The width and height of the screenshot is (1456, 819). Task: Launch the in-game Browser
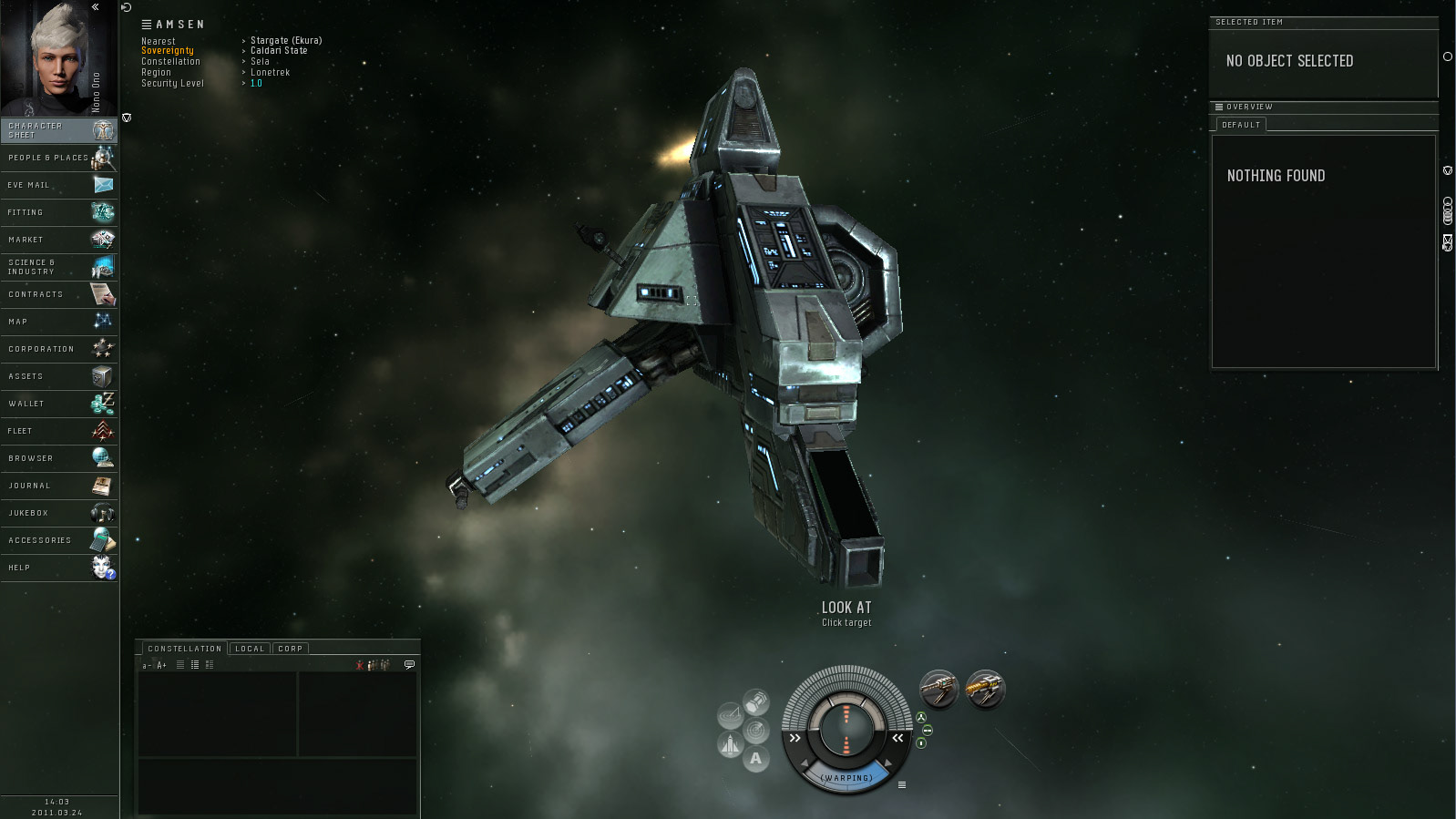tap(59, 458)
